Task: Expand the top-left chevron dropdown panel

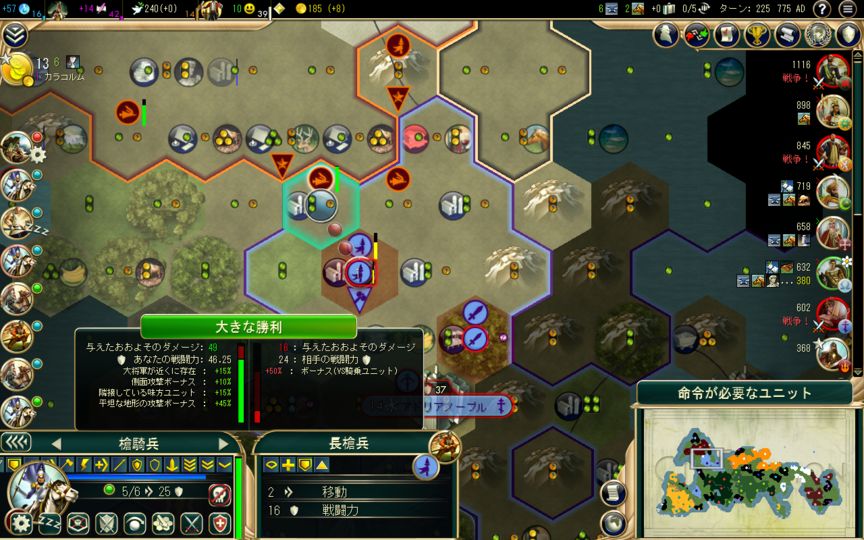Action: 14,36
